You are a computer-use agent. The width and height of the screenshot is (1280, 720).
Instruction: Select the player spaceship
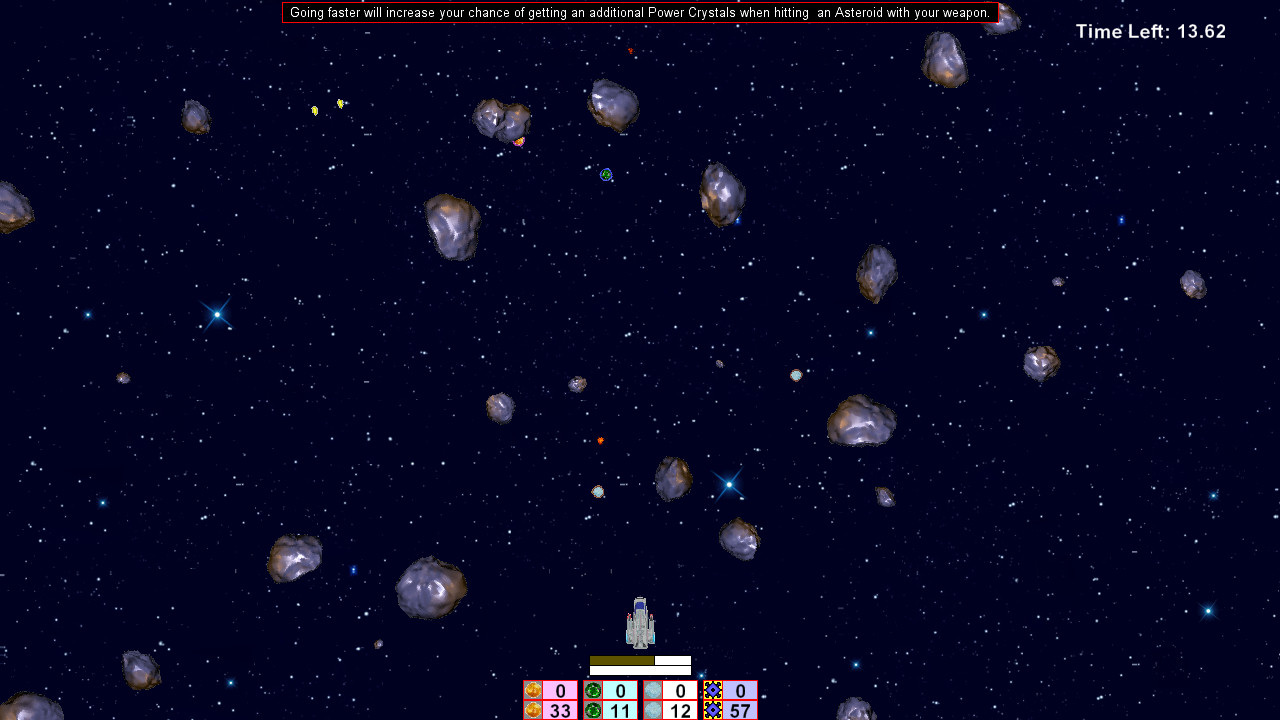pyautogui.click(x=638, y=623)
